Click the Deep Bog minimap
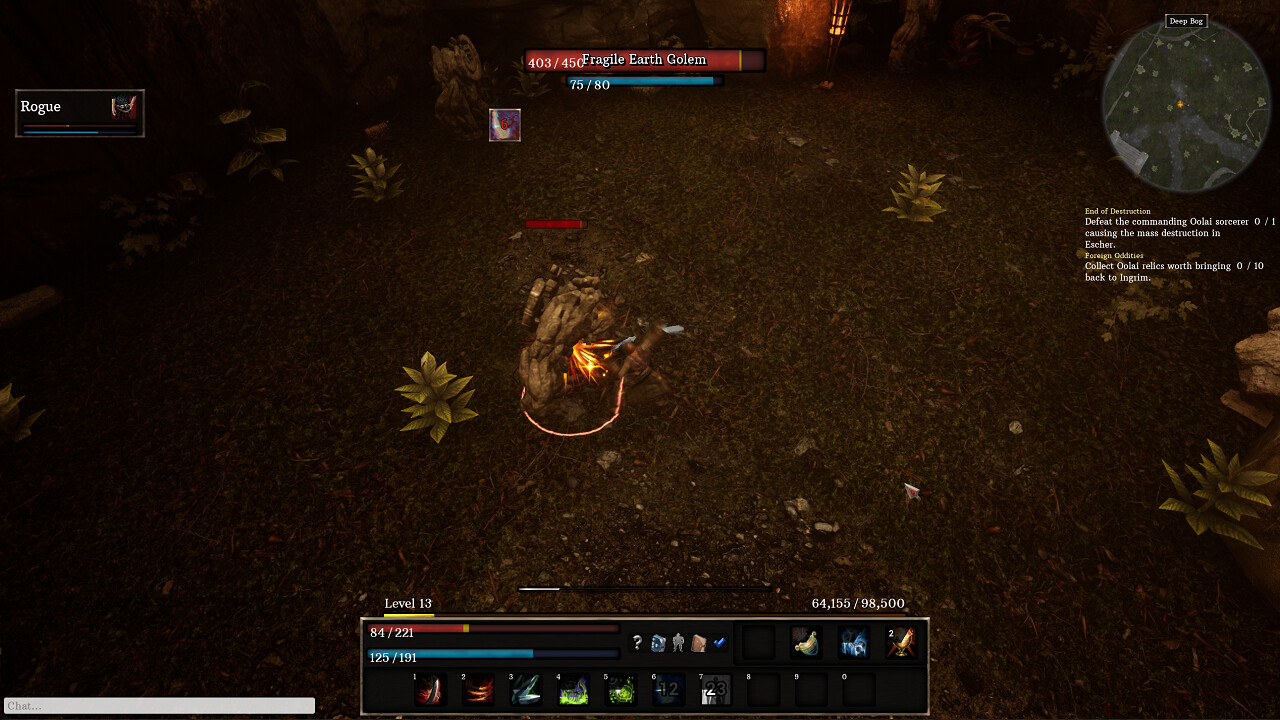The image size is (1280, 720). coord(1186,105)
